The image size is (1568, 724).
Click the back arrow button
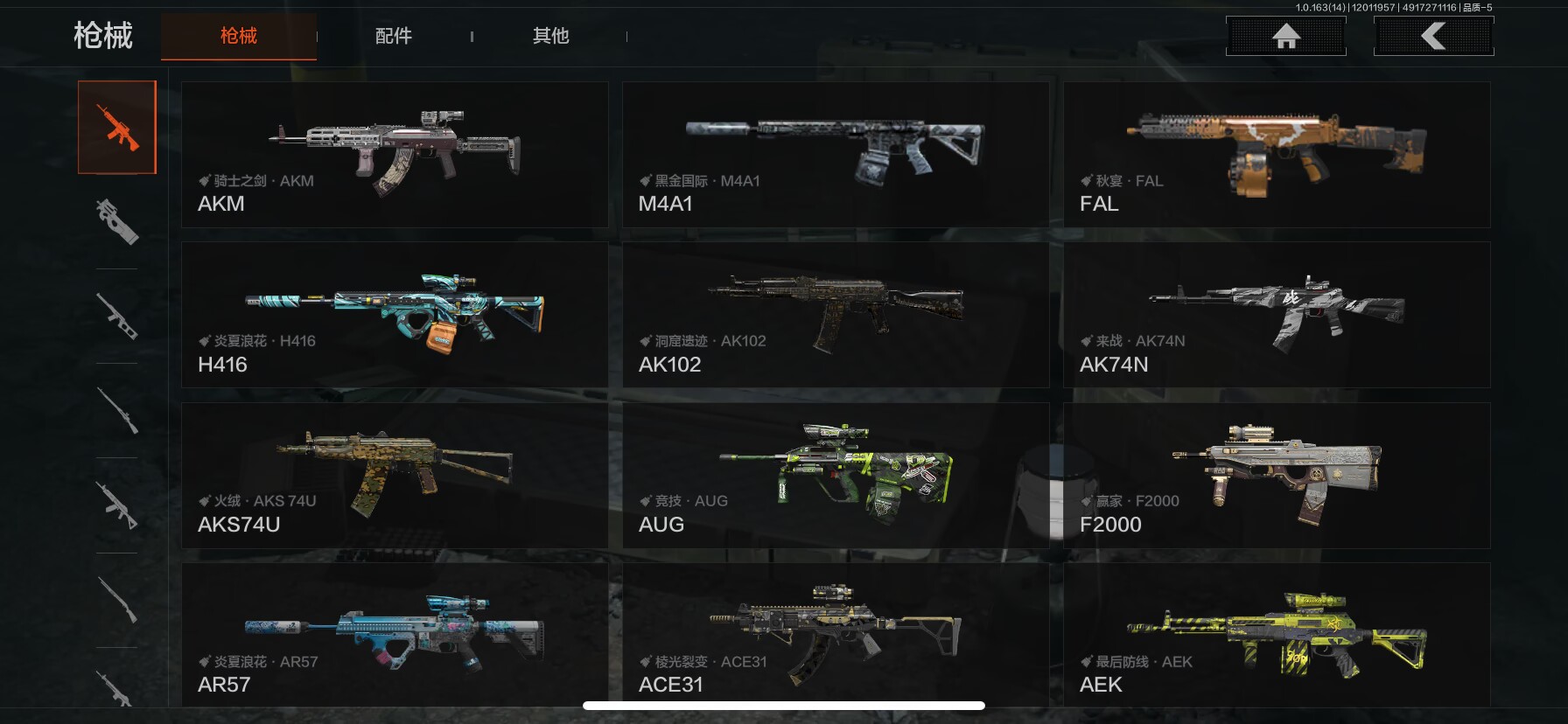tap(1433, 37)
